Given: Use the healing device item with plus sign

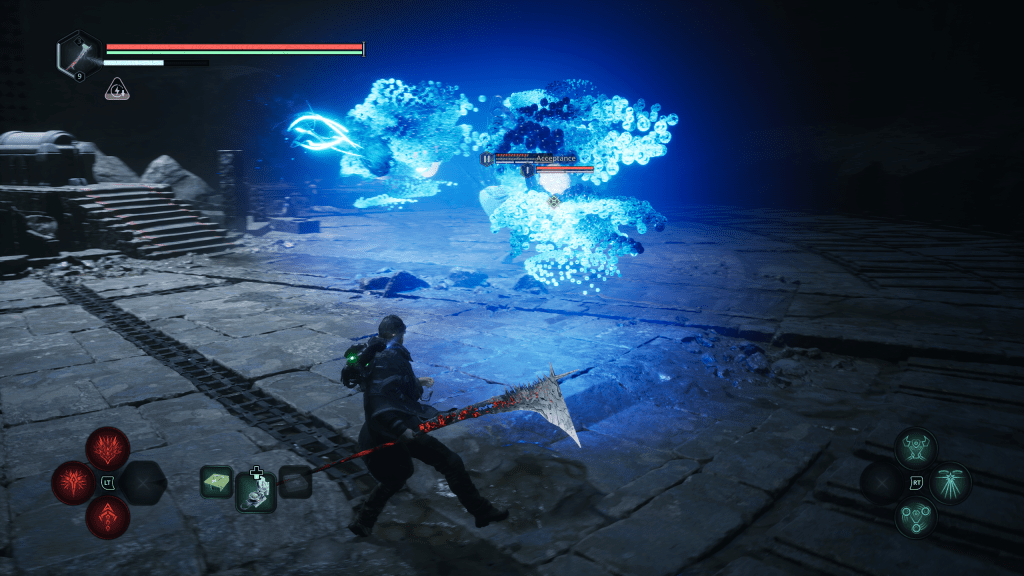Looking at the screenshot, I should (256, 491).
